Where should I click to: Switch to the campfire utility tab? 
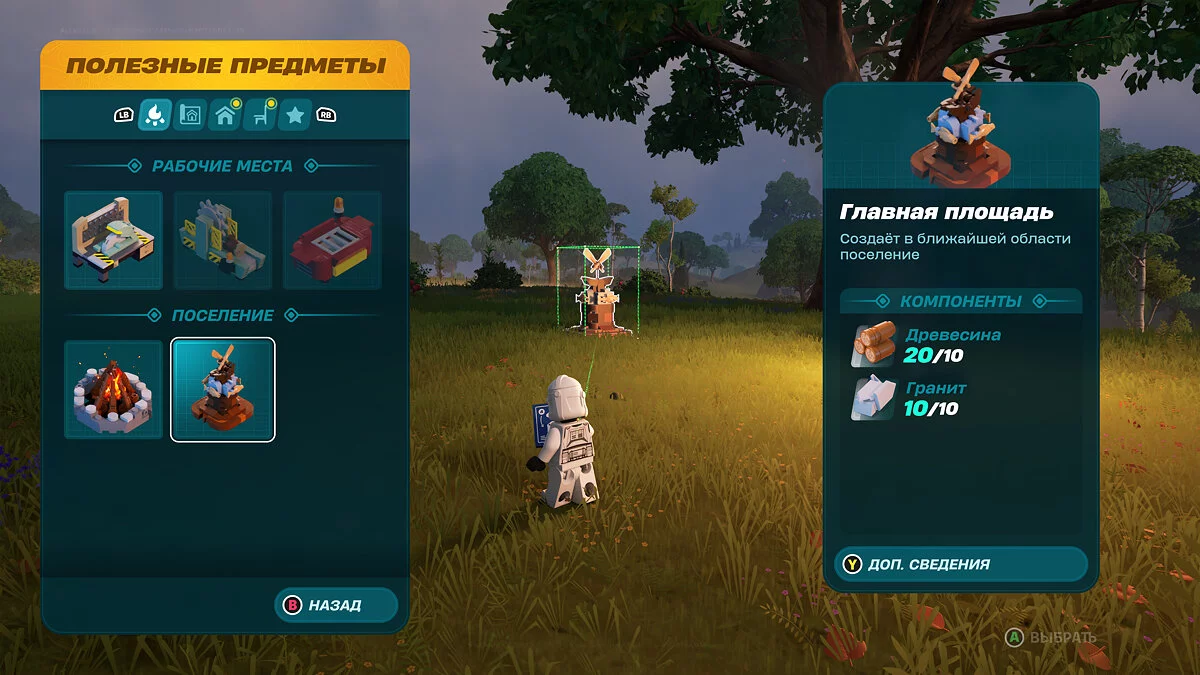click(154, 115)
